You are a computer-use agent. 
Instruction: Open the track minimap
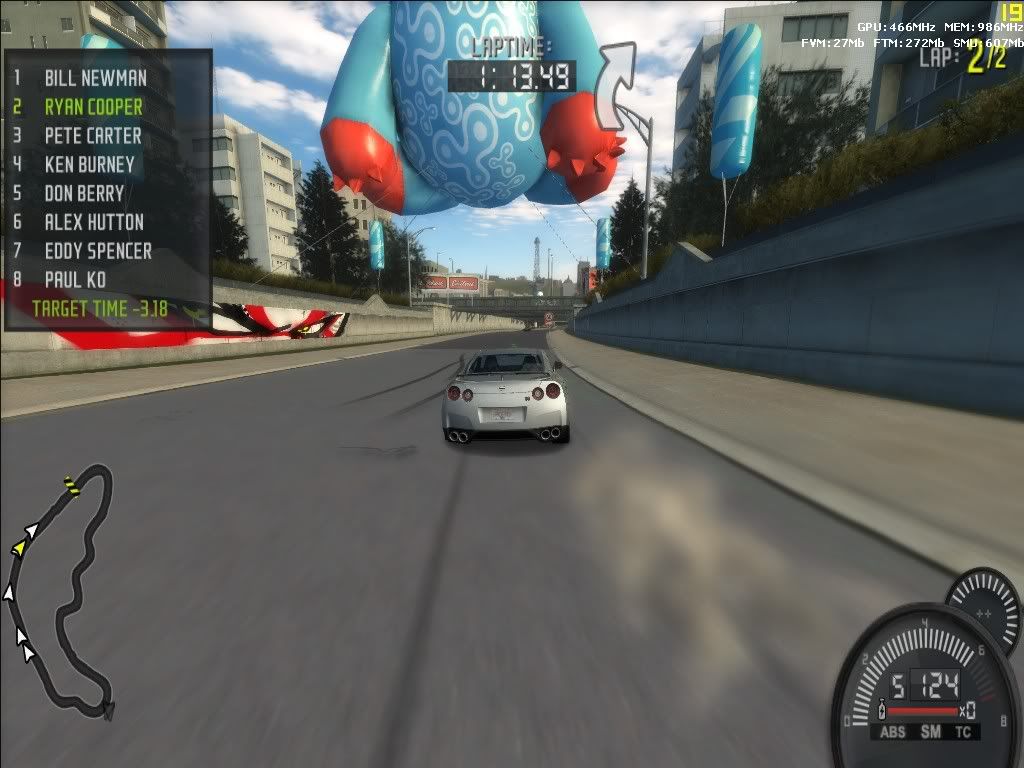[x=60, y=590]
